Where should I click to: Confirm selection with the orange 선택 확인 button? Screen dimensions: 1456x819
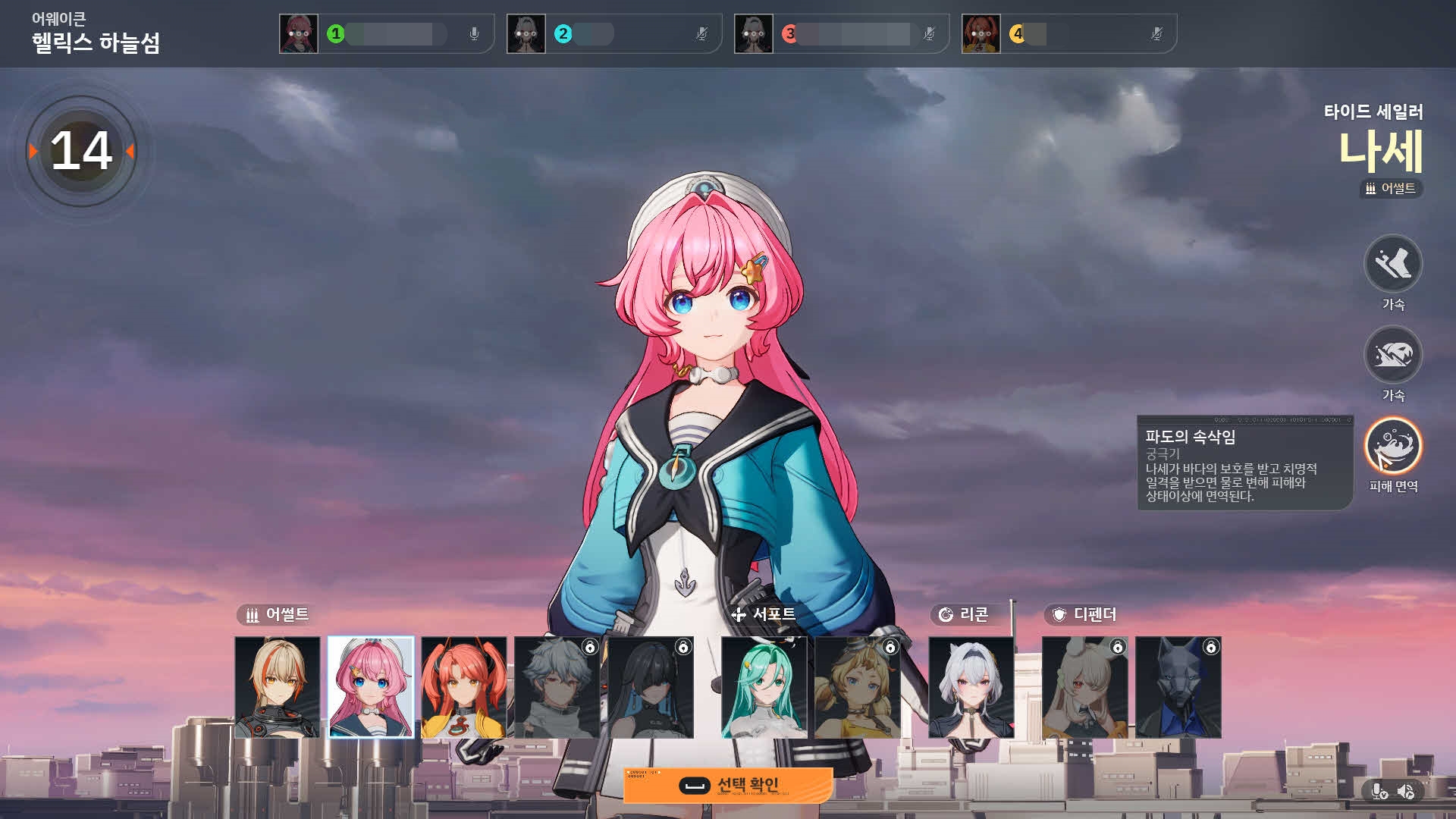point(728,786)
